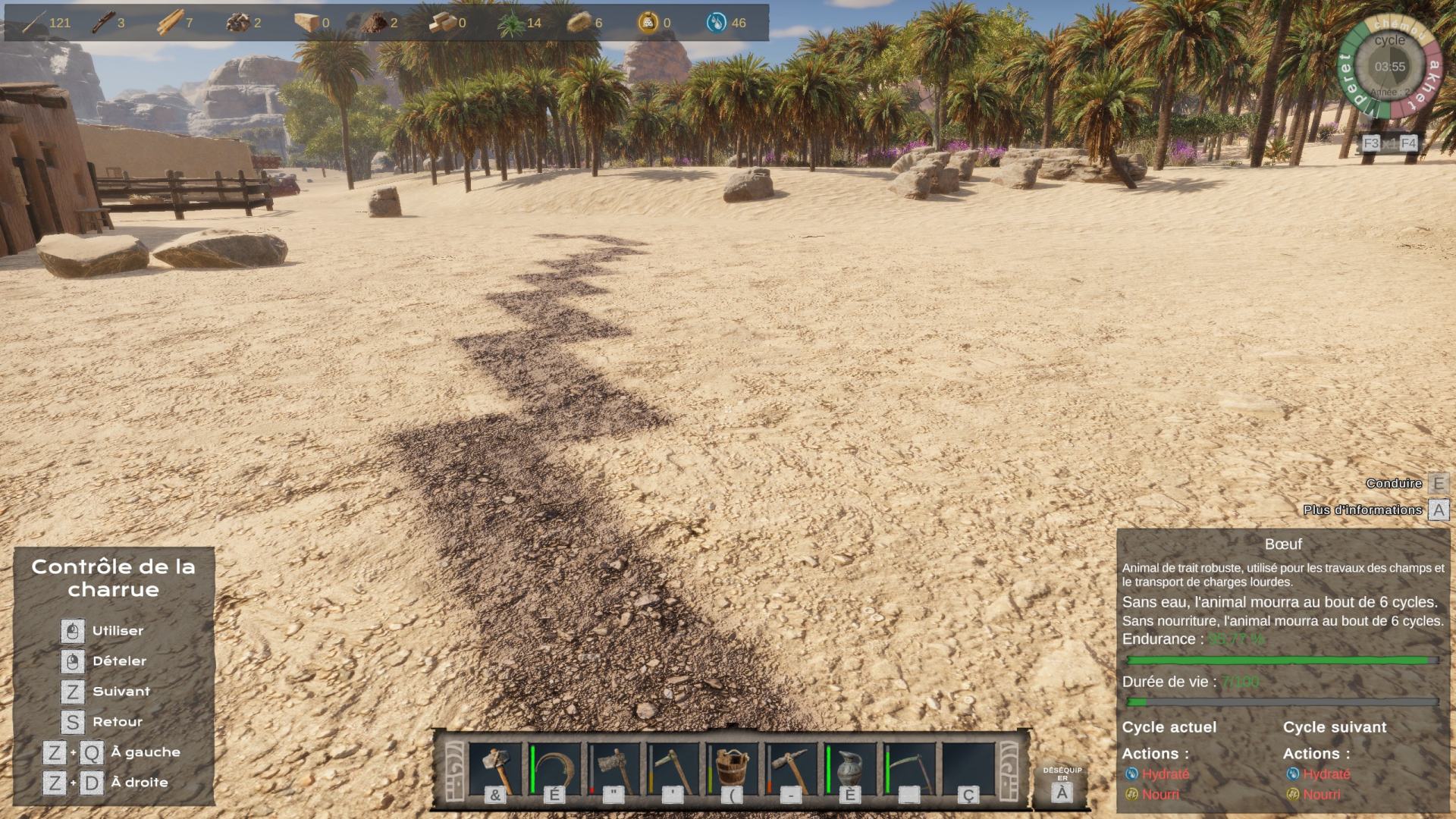Choose the scythe hotbar slot
1456x819 pixels.
point(909,768)
